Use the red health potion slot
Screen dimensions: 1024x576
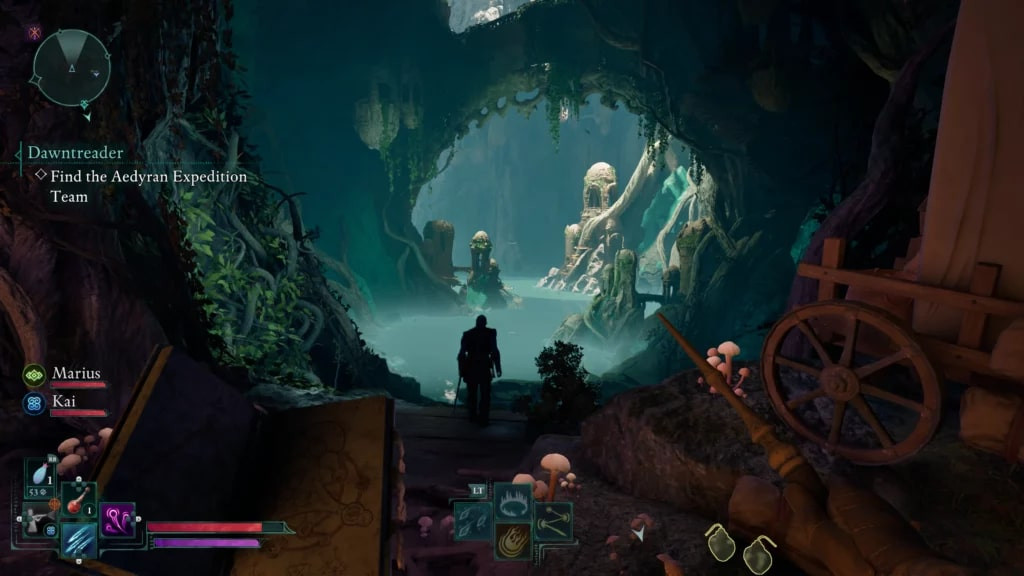[78, 499]
